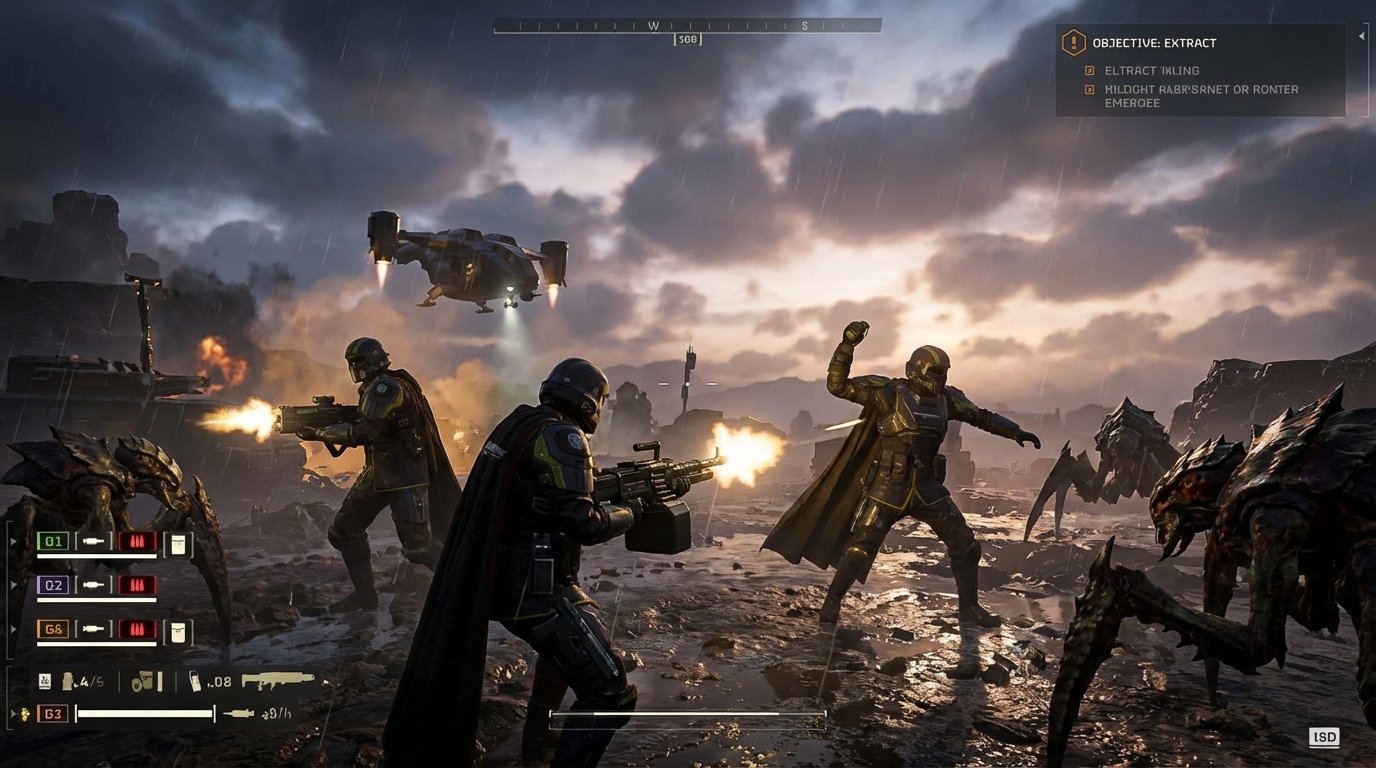Toggle player G8's backpack slot indicator
1376x768 pixels.
pos(179,631)
